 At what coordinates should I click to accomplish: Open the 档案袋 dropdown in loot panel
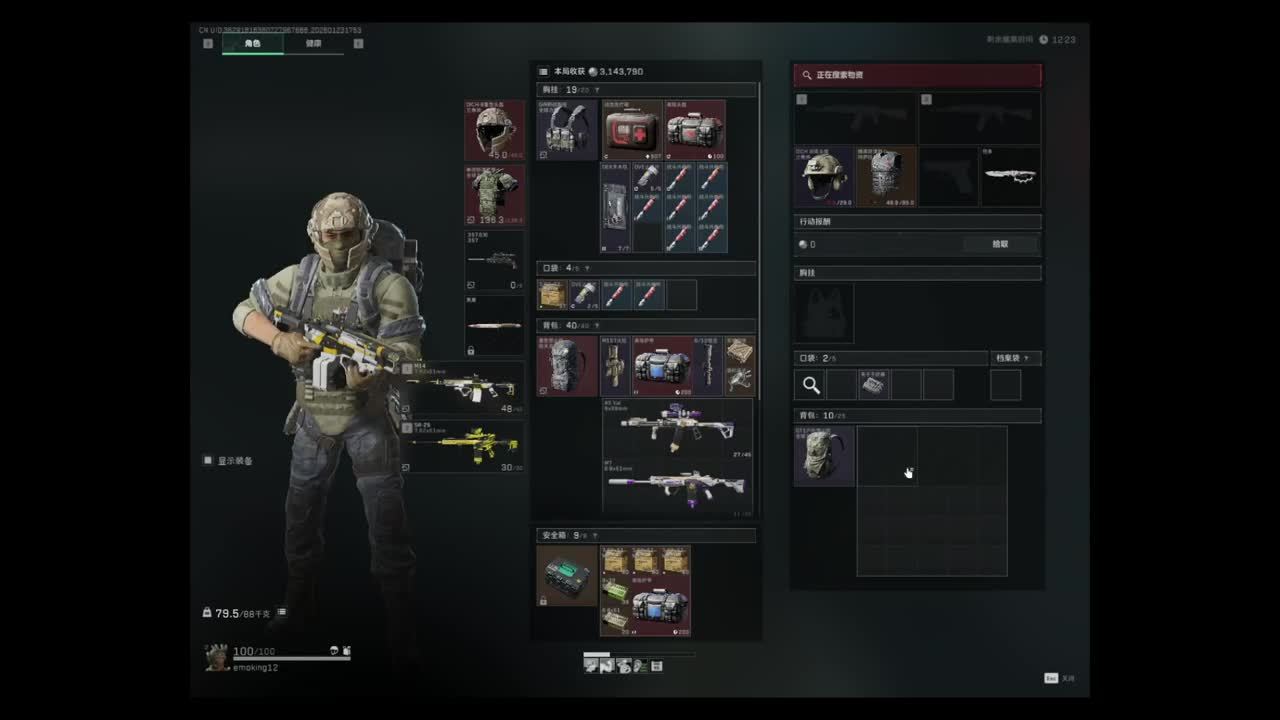(x=1016, y=358)
